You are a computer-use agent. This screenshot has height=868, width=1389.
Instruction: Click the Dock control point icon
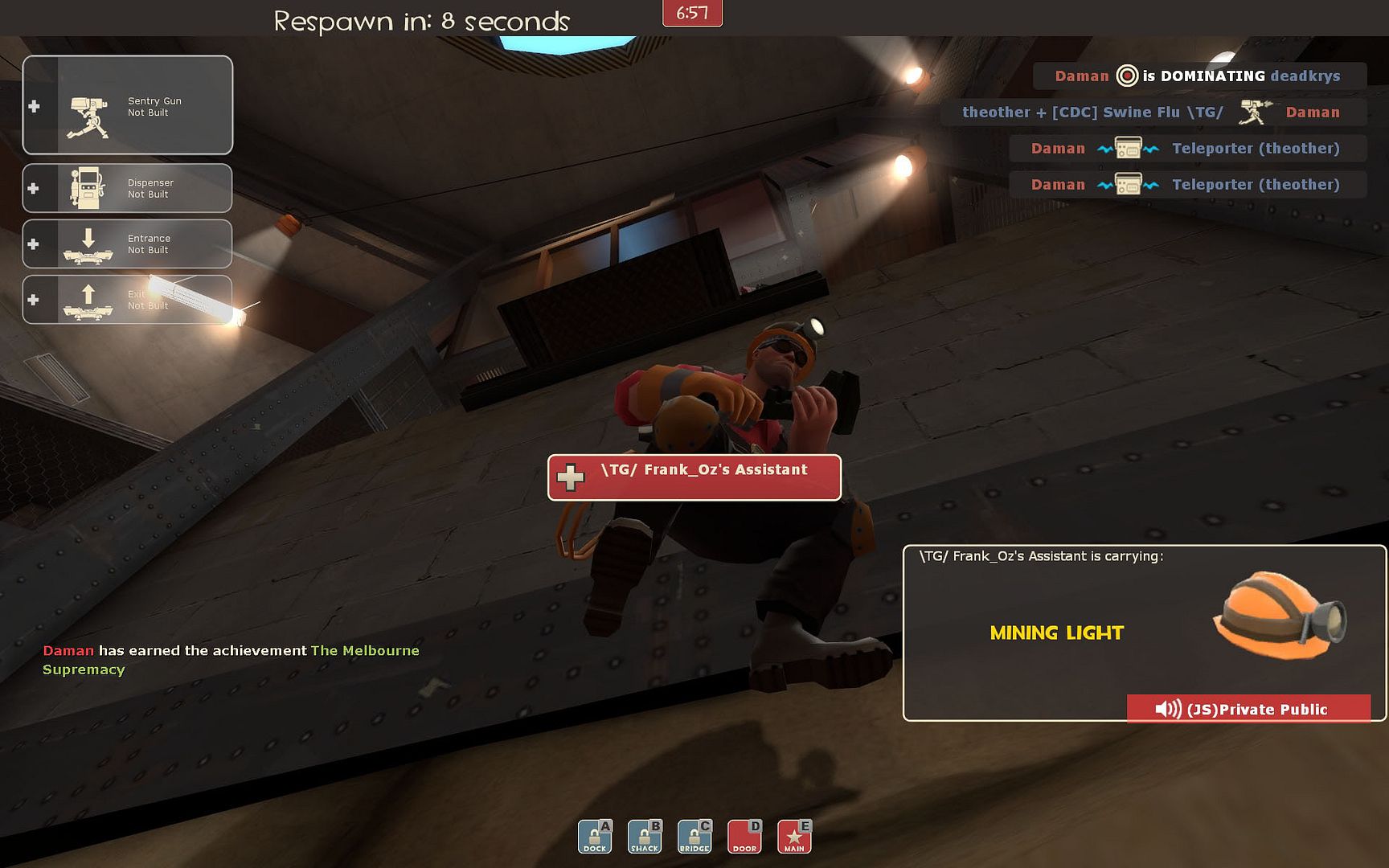(595, 837)
